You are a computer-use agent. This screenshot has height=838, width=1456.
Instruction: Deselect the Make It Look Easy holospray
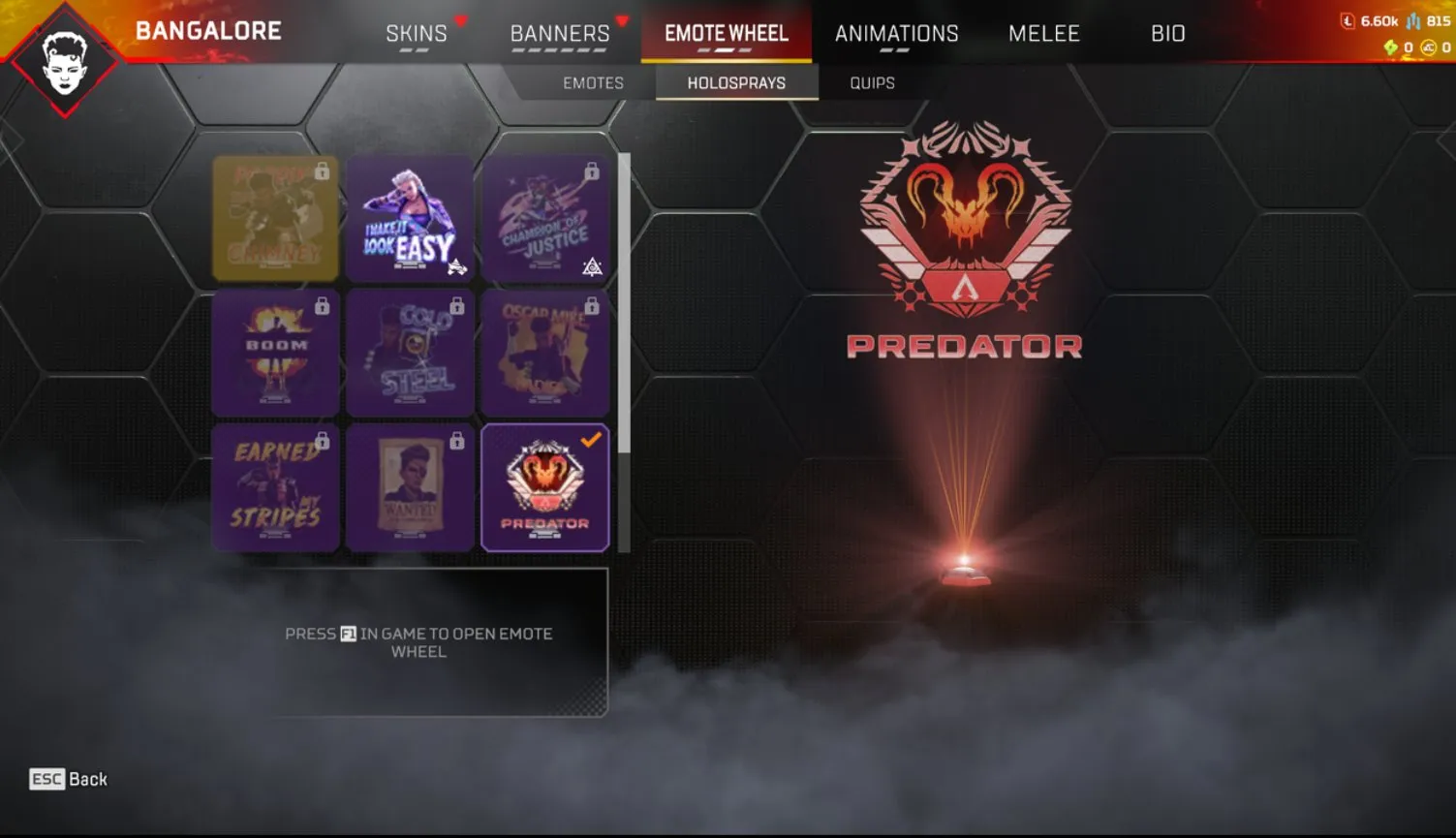410,218
